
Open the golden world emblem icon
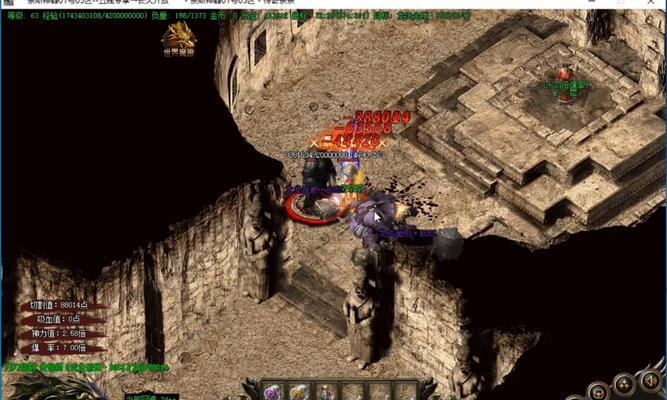click(179, 37)
